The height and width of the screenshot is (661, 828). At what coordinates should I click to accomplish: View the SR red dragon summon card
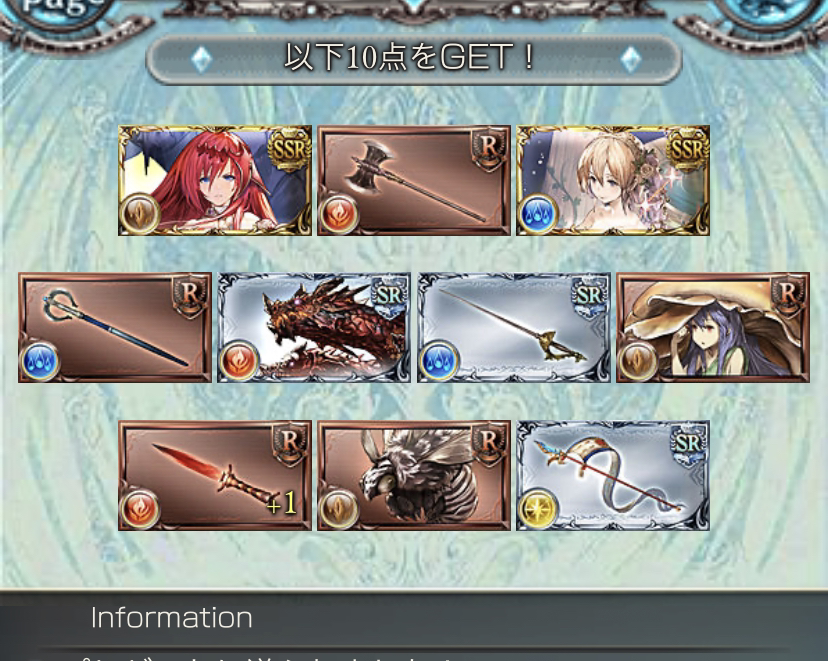(314, 328)
